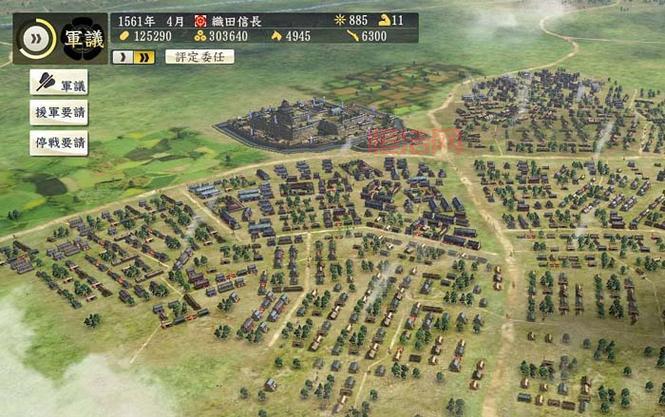Open the 軍議 war council button
This screenshot has width=665, height=417.
[59, 82]
